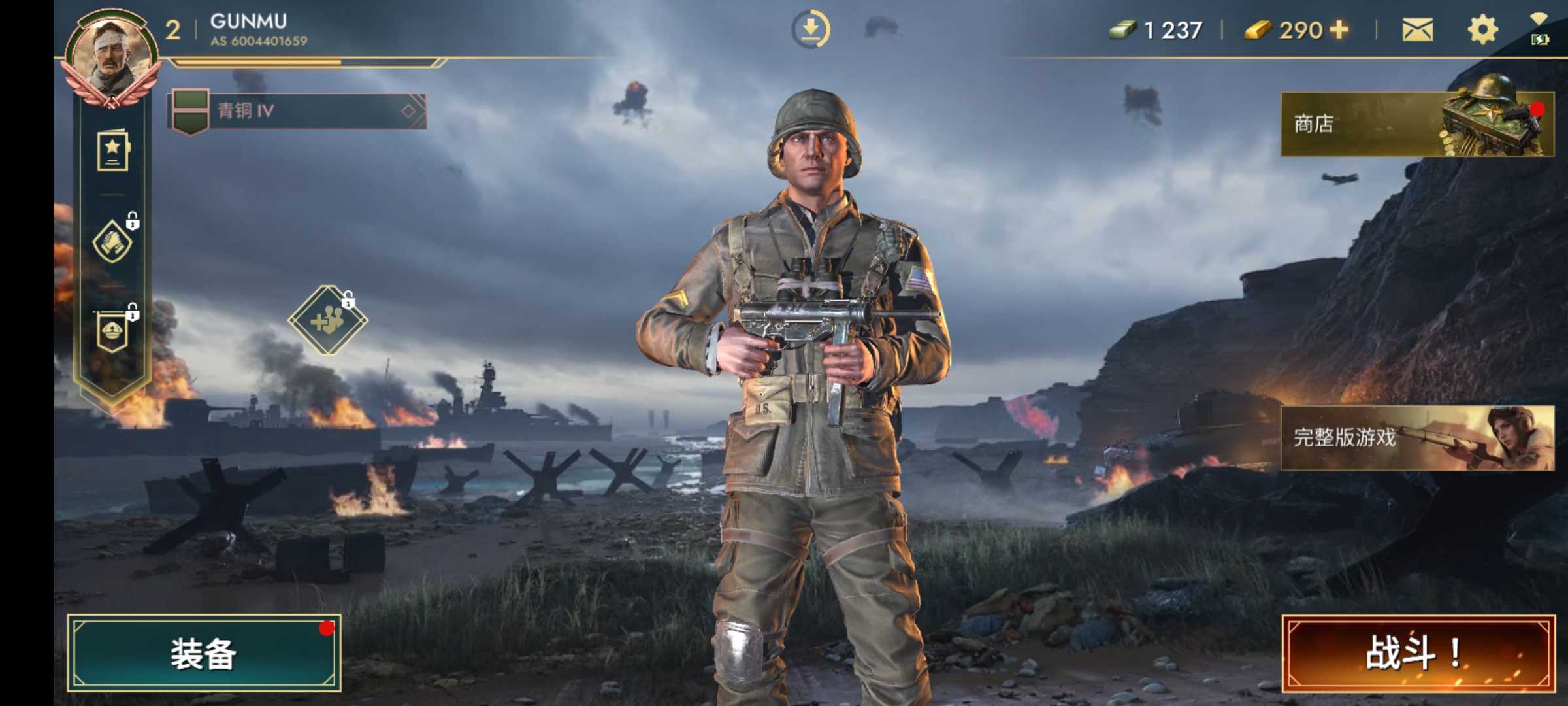Viewport: 1568px width, 706px height.
Task: Add gold bars with the plus button
Action: (x=1339, y=30)
